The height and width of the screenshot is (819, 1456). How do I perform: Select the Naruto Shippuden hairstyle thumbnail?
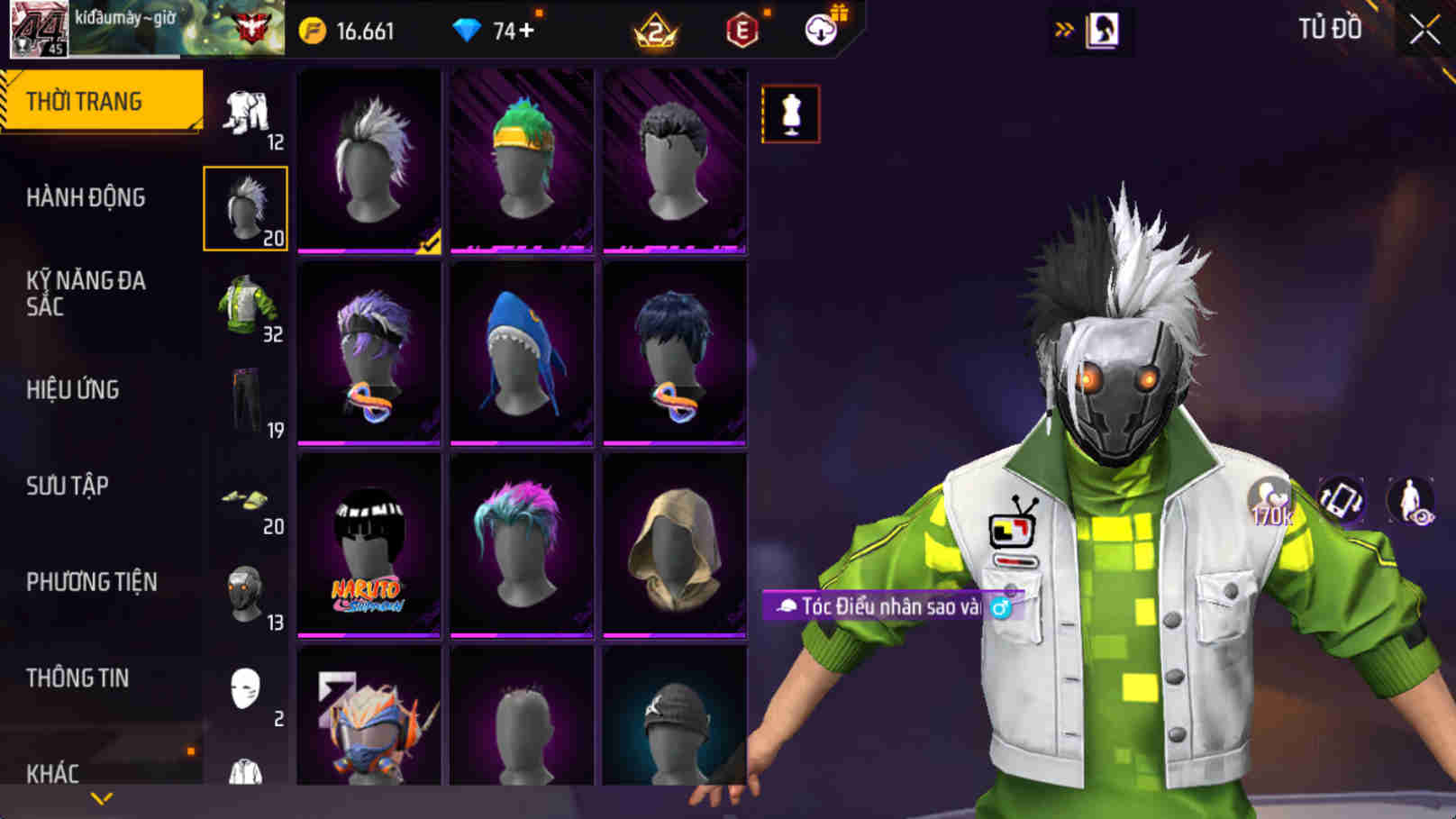369,544
